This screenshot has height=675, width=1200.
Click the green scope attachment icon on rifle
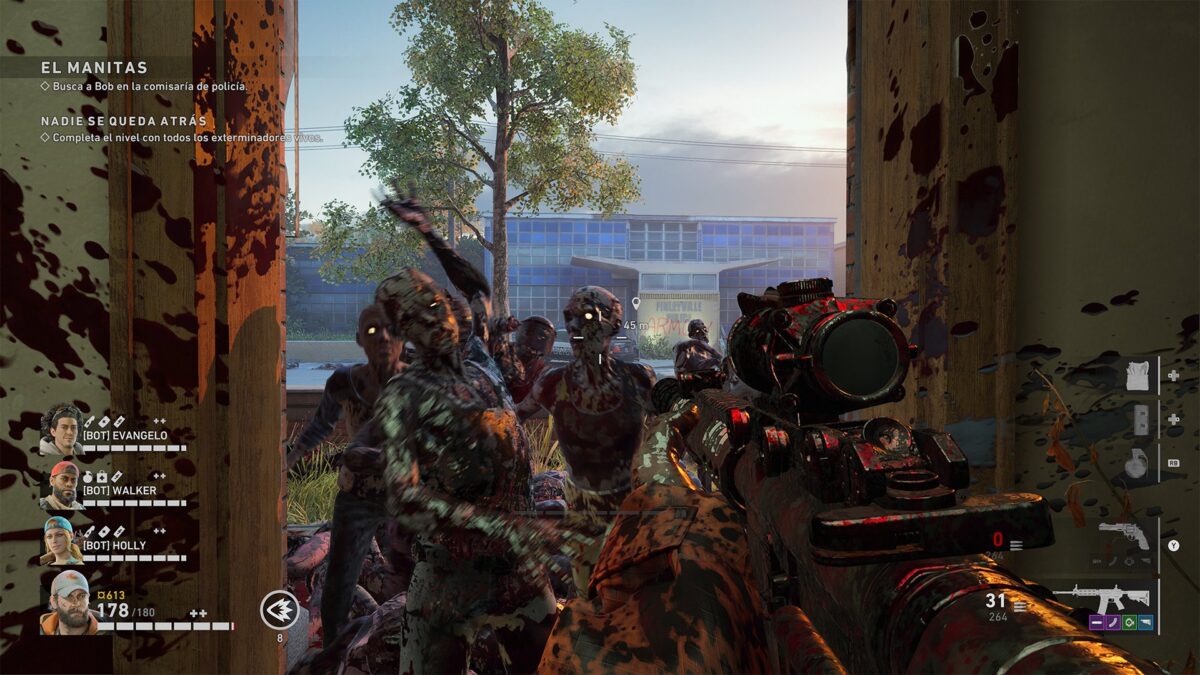pyautogui.click(x=1129, y=622)
